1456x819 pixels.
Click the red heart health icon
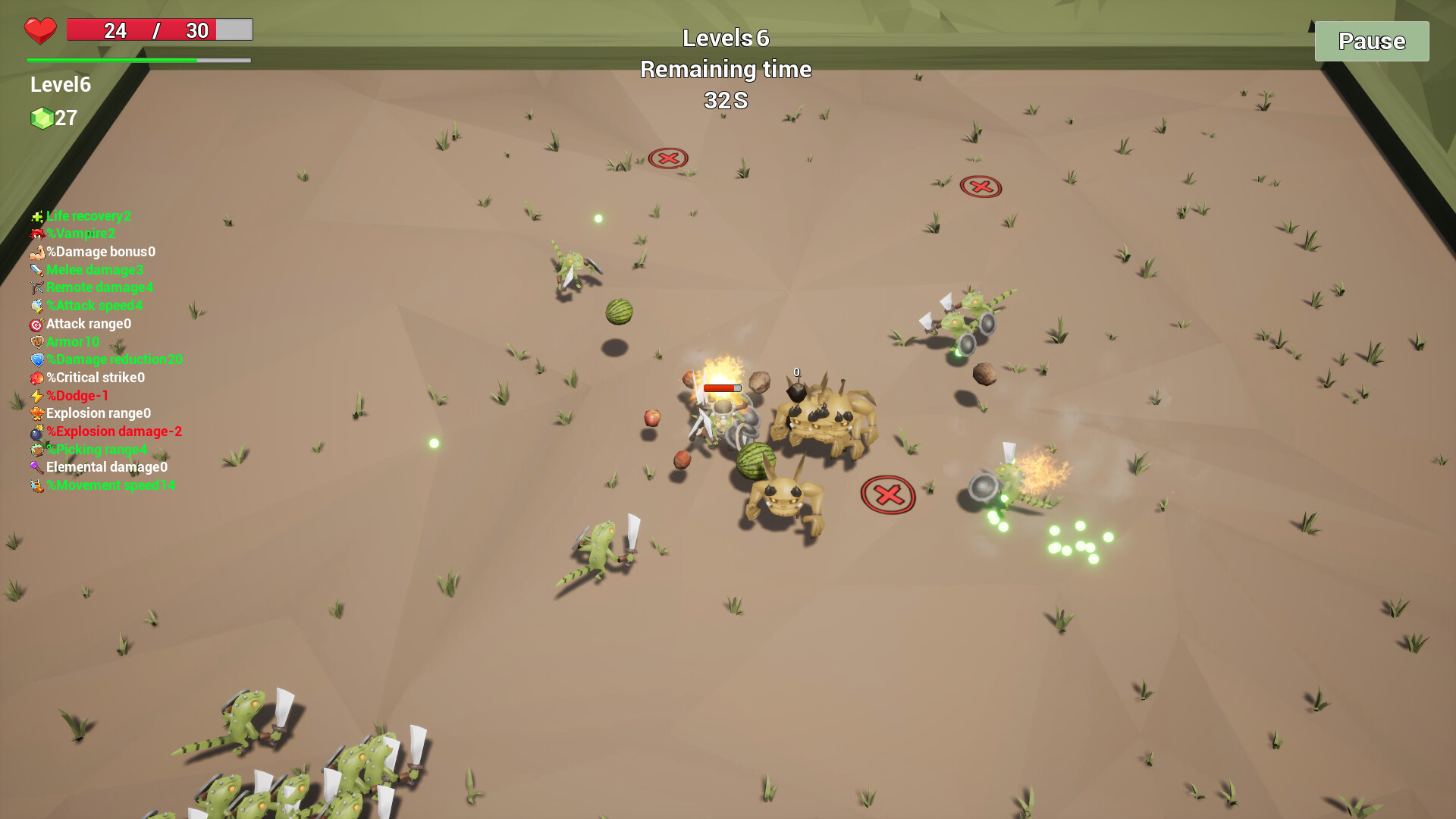[39, 30]
